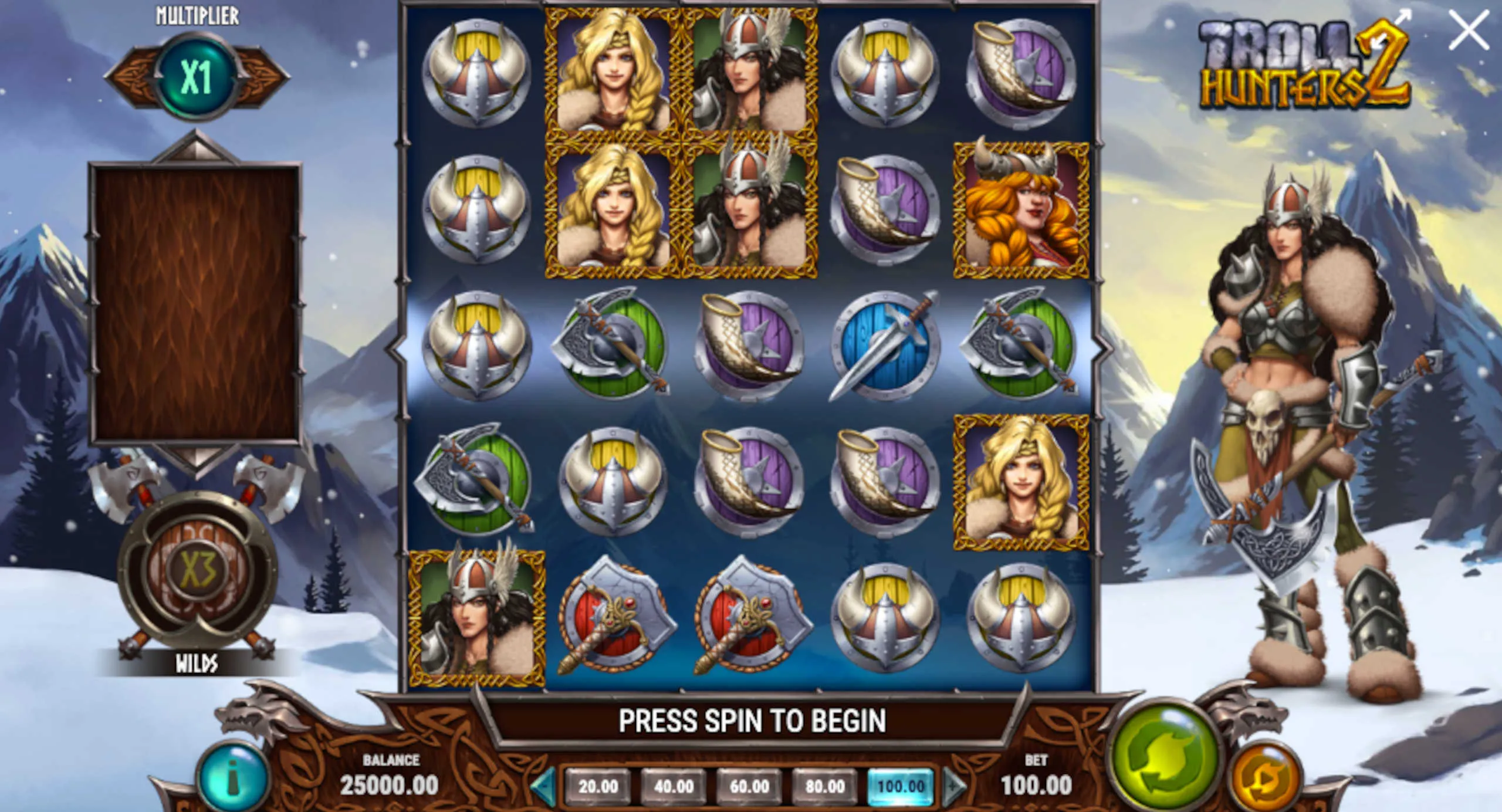The image size is (1502, 812).
Task: Set the bet to 20.00
Action: click(x=598, y=786)
